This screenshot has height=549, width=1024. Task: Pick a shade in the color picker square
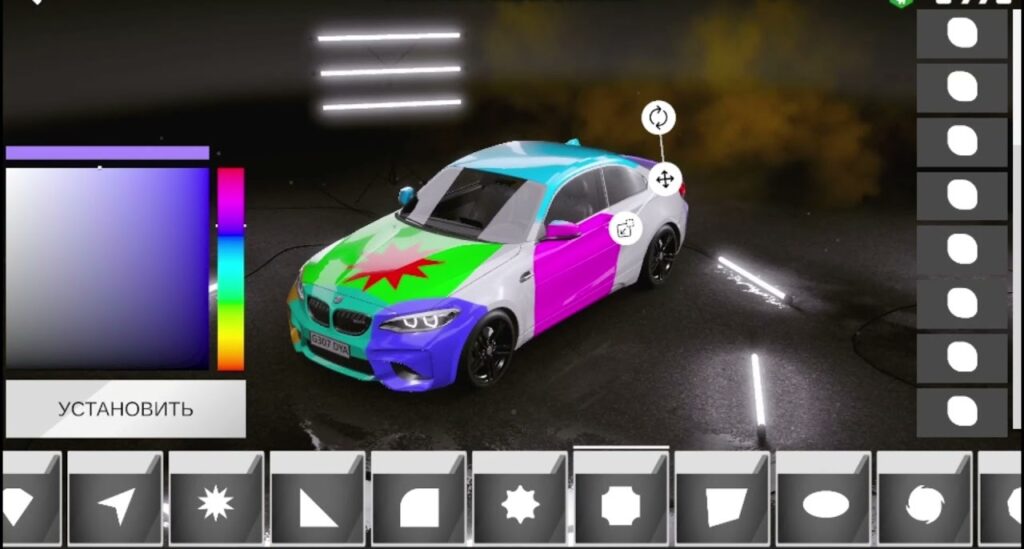click(107, 268)
